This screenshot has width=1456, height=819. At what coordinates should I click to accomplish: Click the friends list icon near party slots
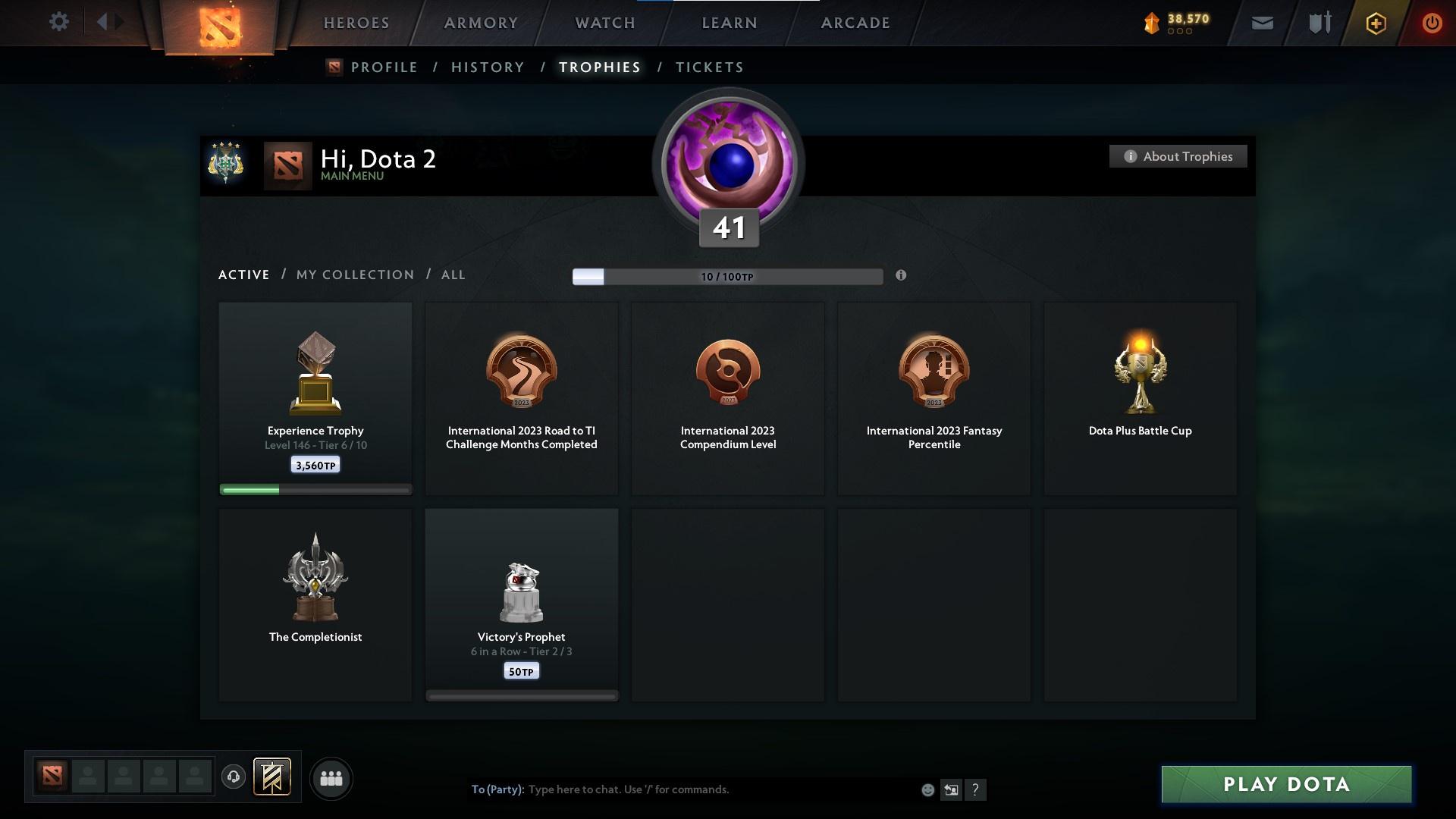click(331, 778)
